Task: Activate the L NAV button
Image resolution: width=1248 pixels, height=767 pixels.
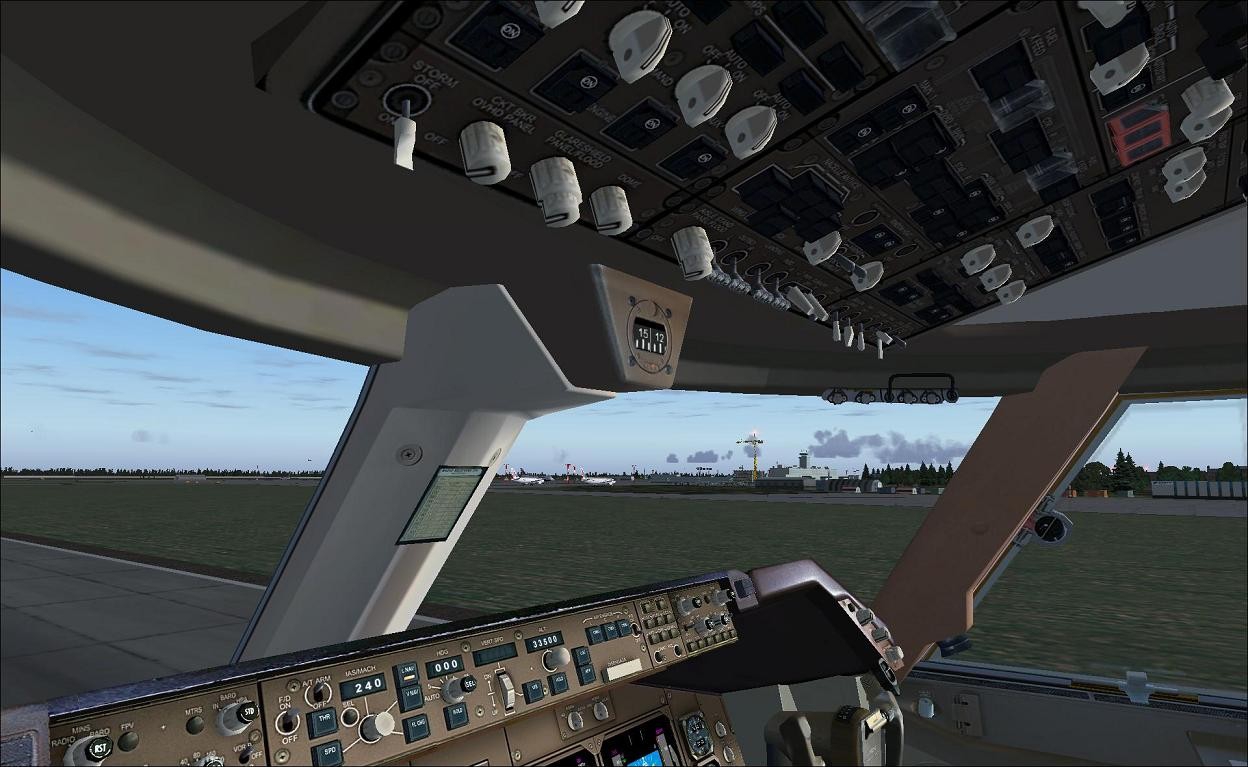Action: 405,673
